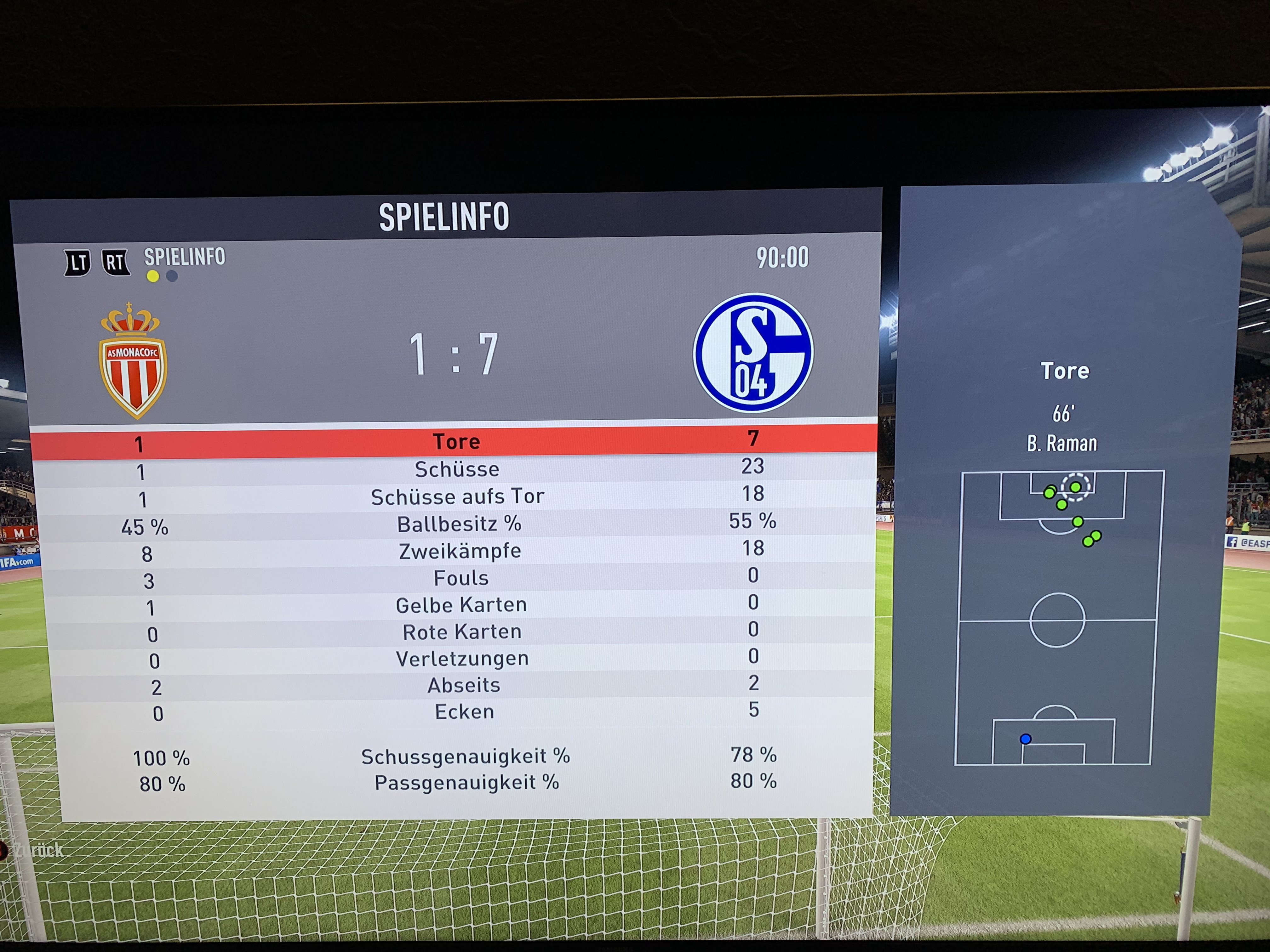The image size is (1270, 952).
Task: Highlight the Schüsse aufs Tor row
Action: [458, 496]
